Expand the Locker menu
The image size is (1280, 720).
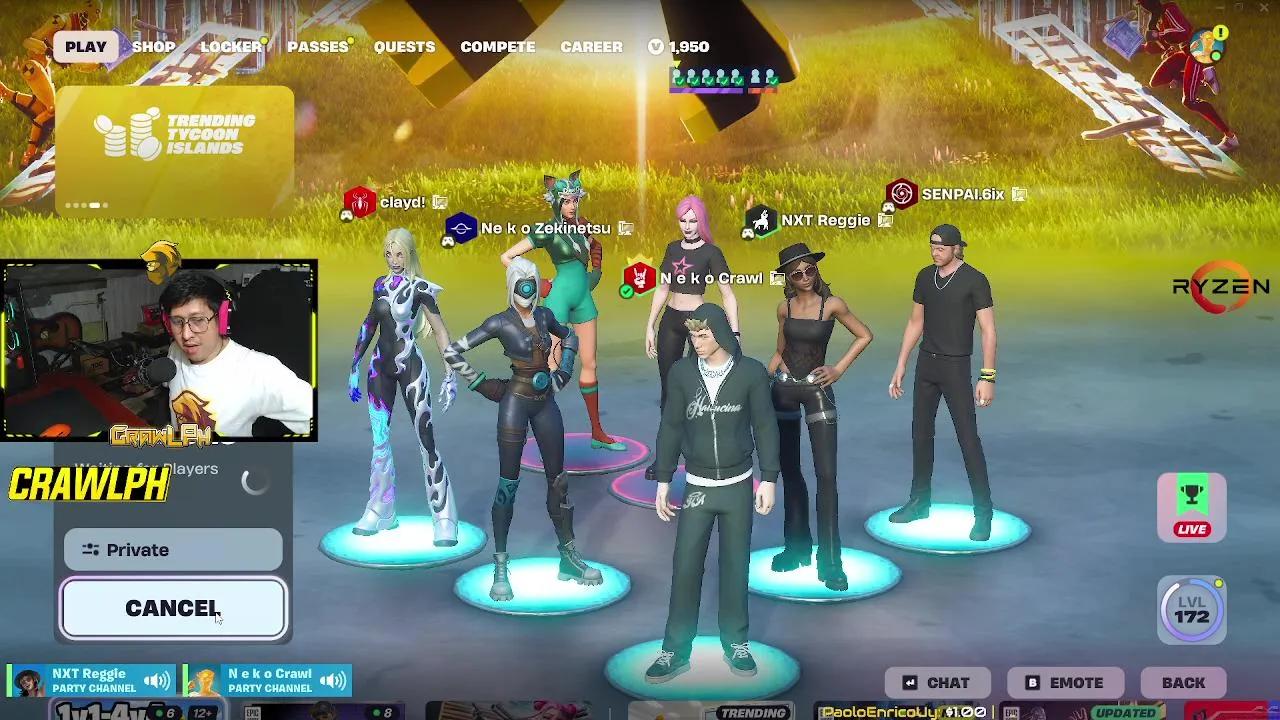(231, 46)
